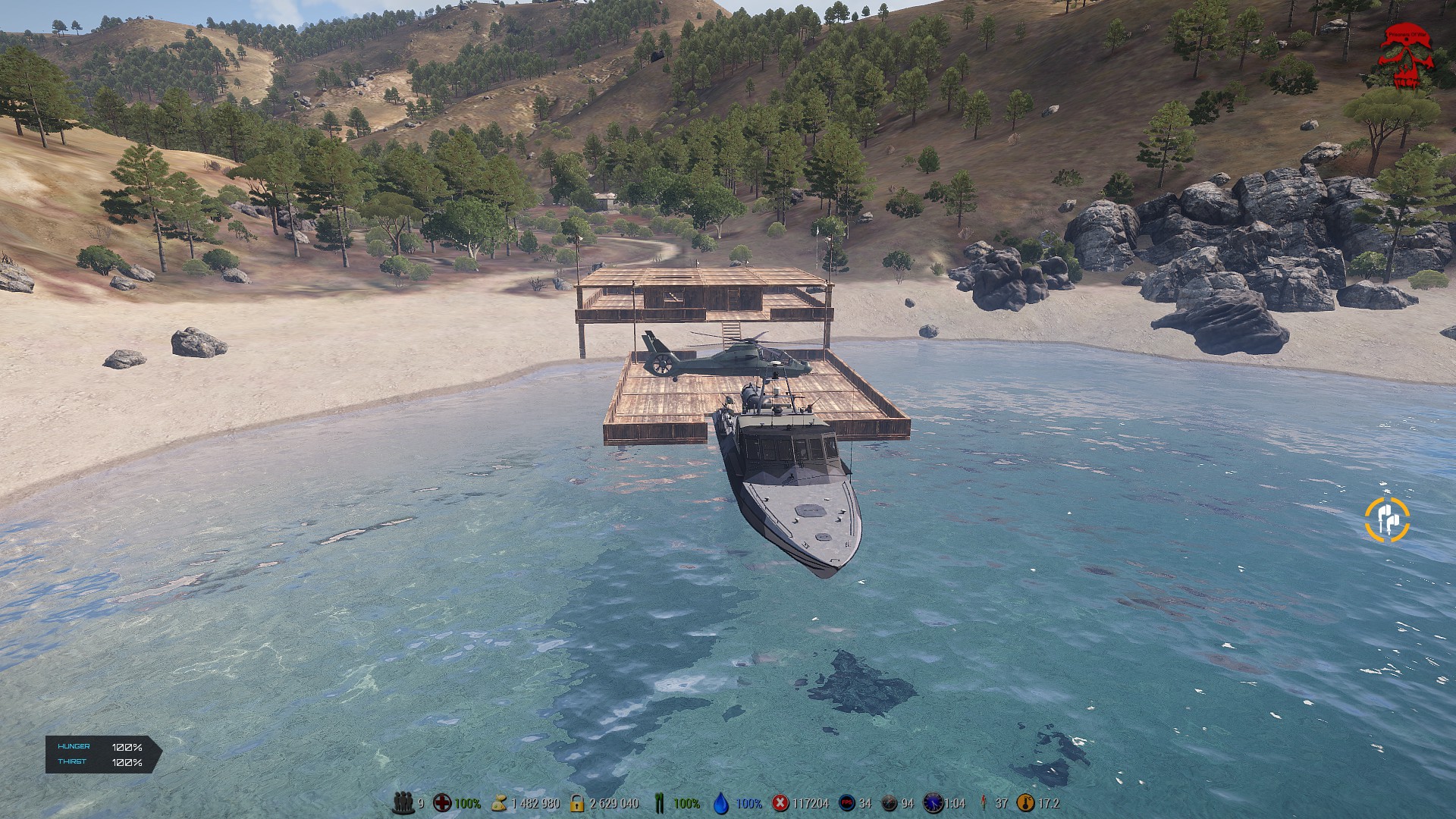Screen dimensions: 1456x819
Task: Click the green fork and knife hunger icon
Action: 659,802
